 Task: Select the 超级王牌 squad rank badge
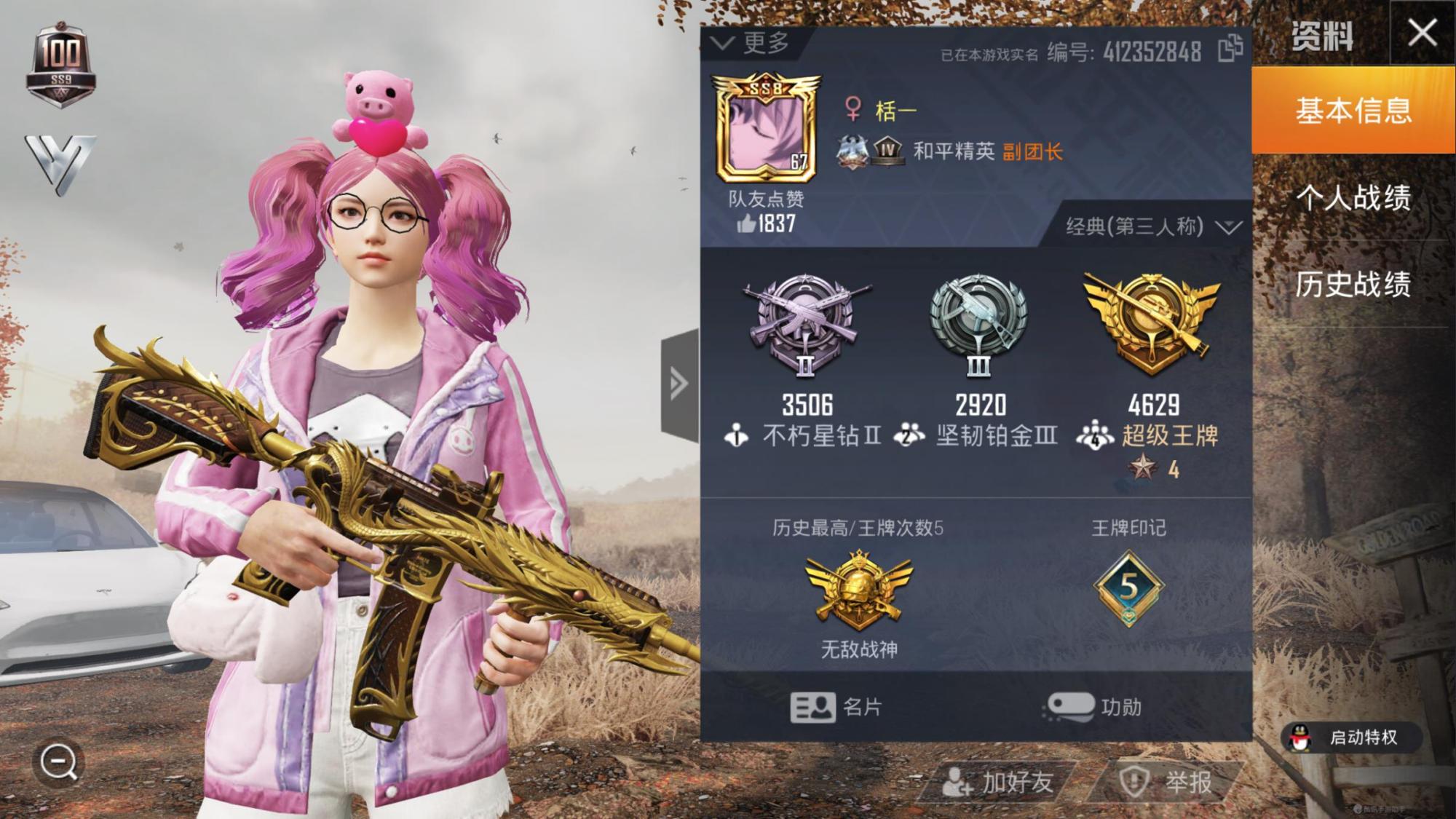pyautogui.click(x=1152, y=323)
